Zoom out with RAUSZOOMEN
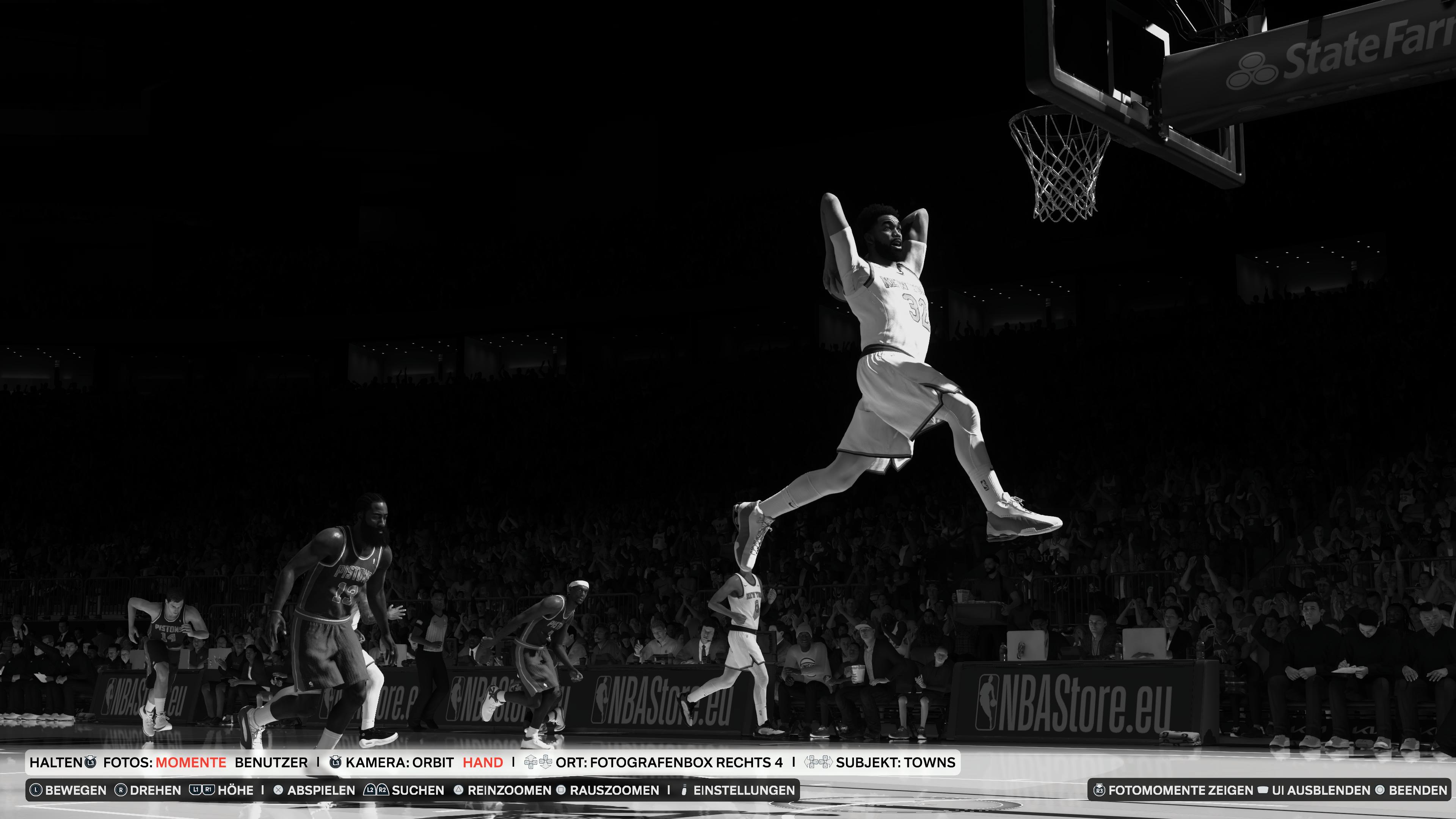Screen dimensions: 1456x819 pos(614,790)
